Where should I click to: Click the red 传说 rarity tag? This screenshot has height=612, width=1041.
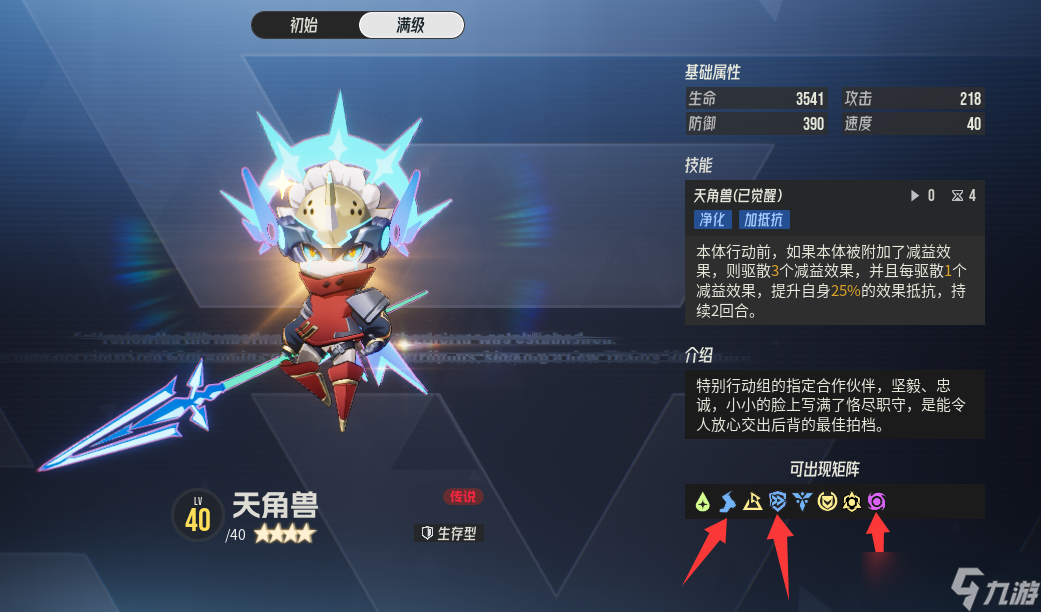(463, 497)
